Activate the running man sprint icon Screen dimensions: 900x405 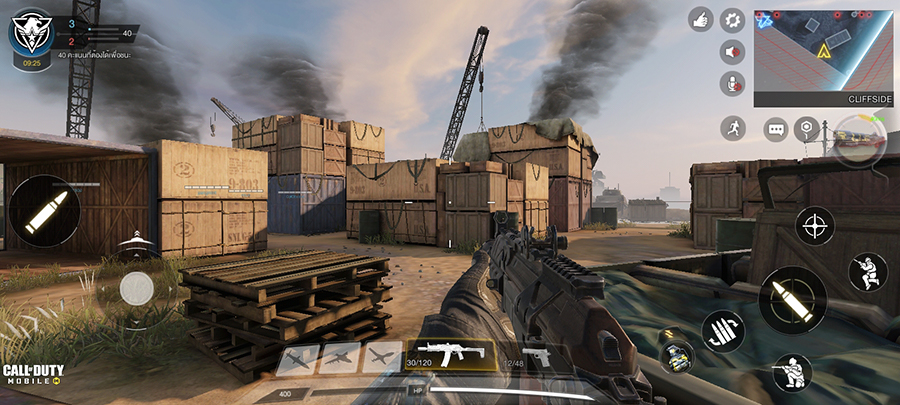pyautogui.click(x=734, y=128)
